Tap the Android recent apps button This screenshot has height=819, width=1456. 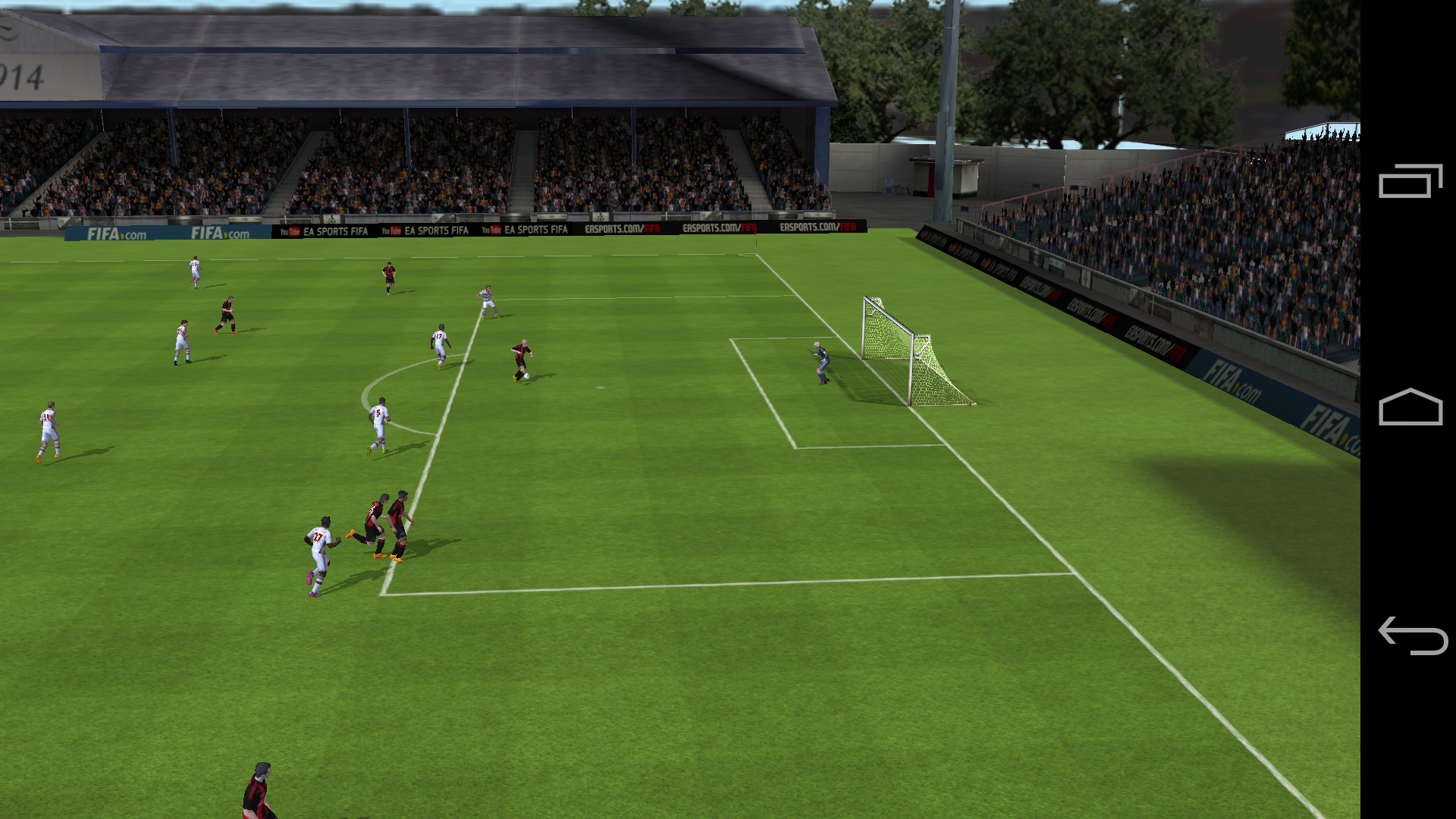pyautogui.click(x=1410, y=181)
